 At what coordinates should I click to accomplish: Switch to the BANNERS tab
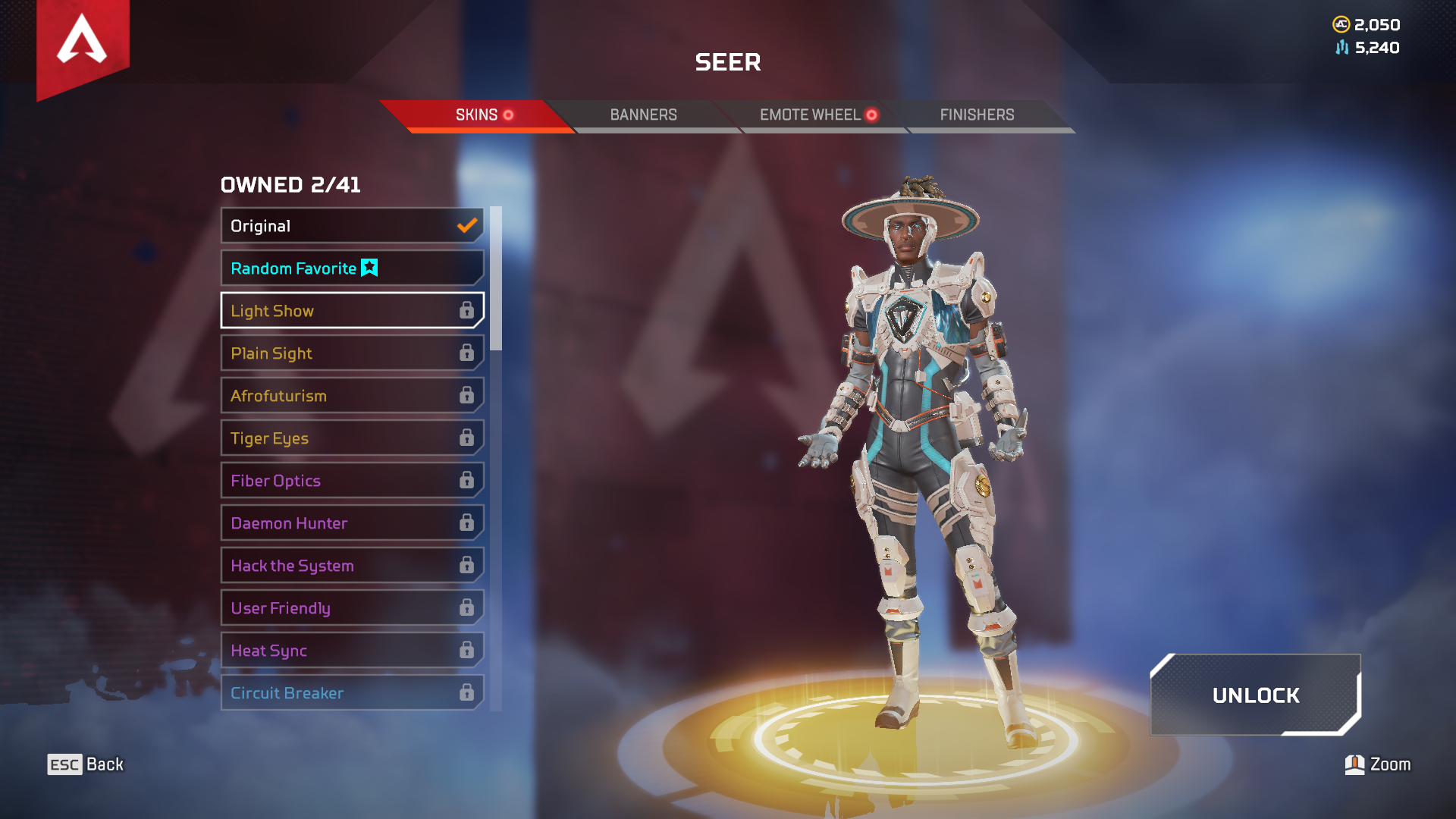point(643,115)
